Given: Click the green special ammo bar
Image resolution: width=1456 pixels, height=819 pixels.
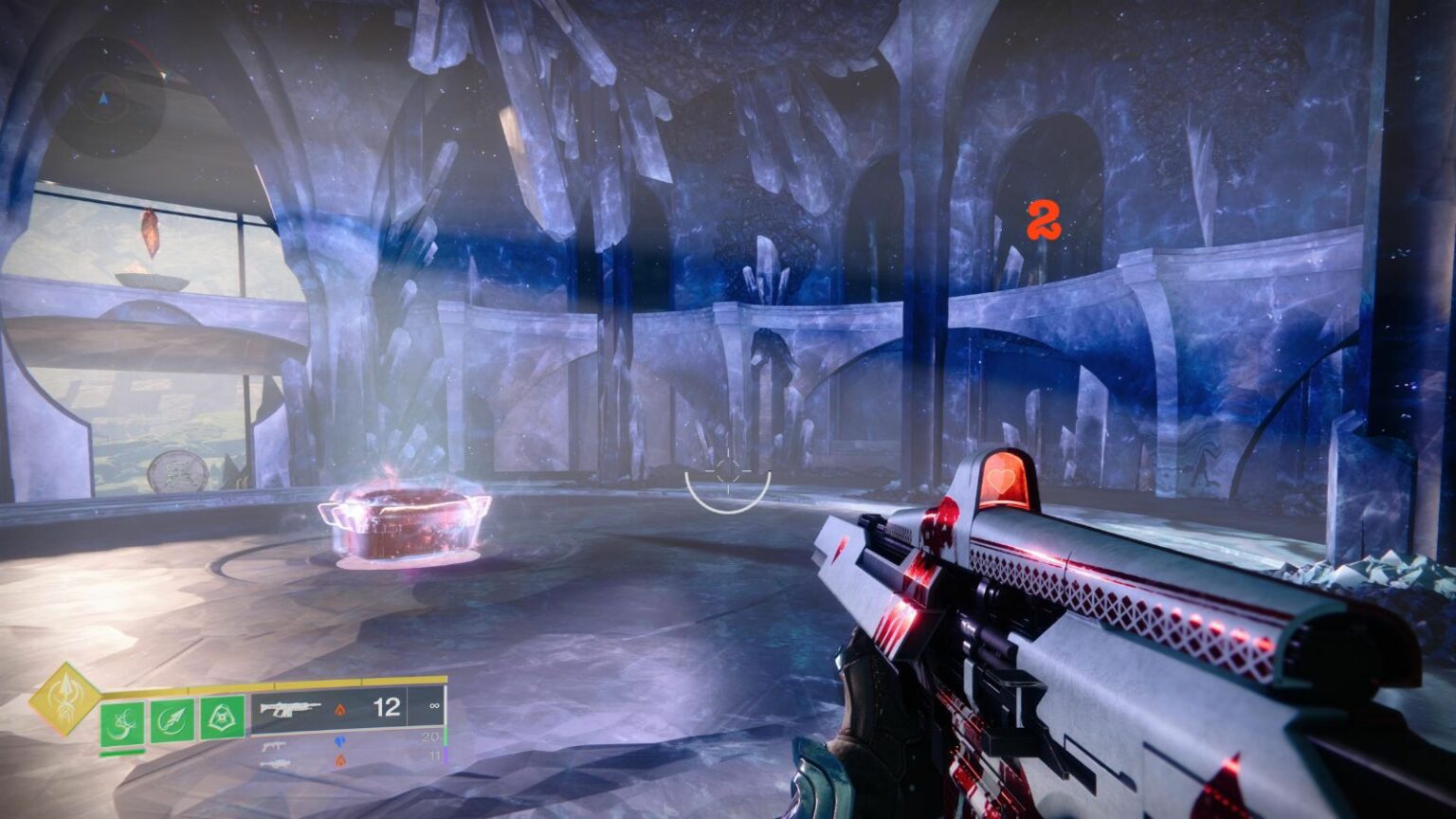Looking at the screenshot, I should [x=445, y=737].
